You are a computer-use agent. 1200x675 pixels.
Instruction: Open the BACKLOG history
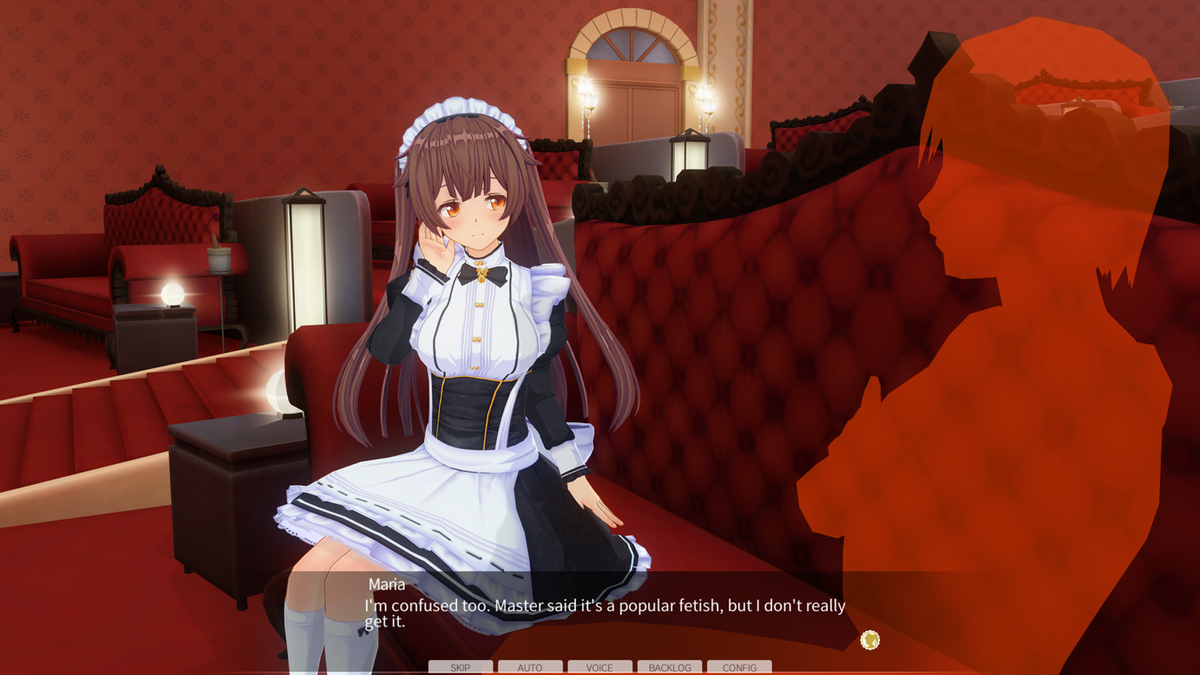click(x=669, y=667)
